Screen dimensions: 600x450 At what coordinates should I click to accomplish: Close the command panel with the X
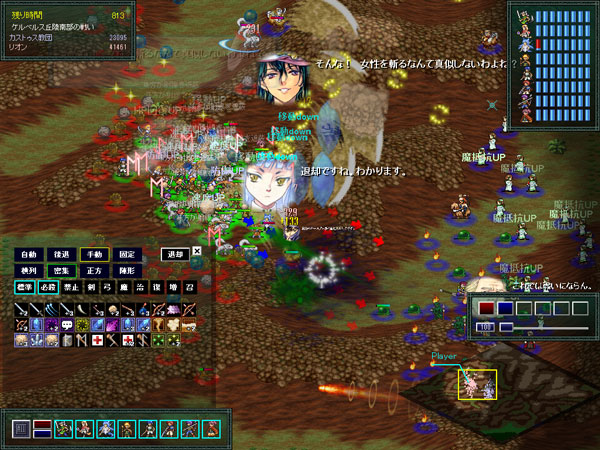coord(197,251)
